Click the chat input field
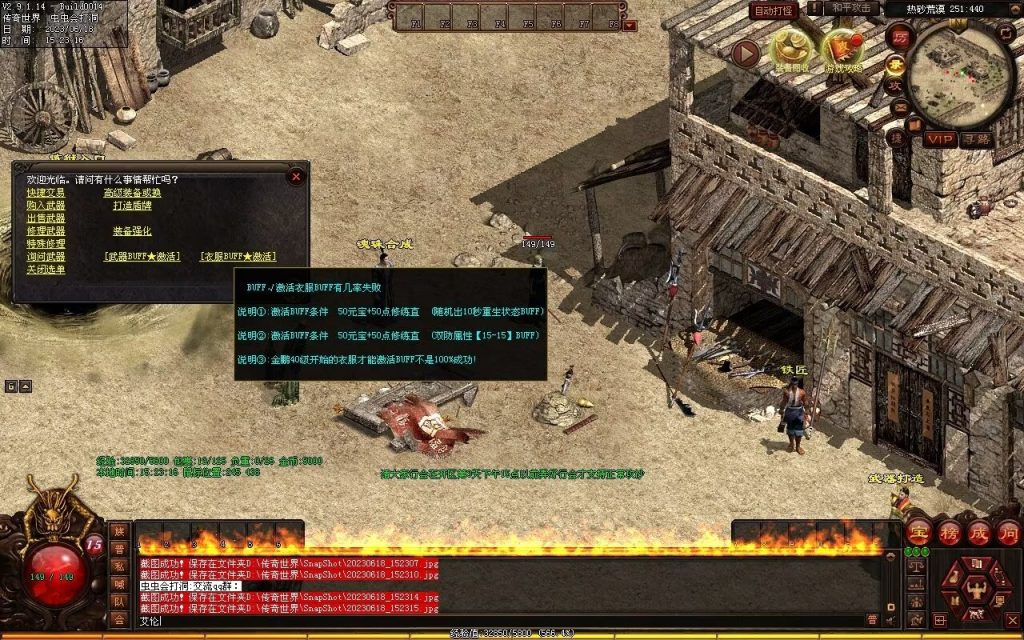The height and width of the screenshot is (640, 1024). pos(500,620)
